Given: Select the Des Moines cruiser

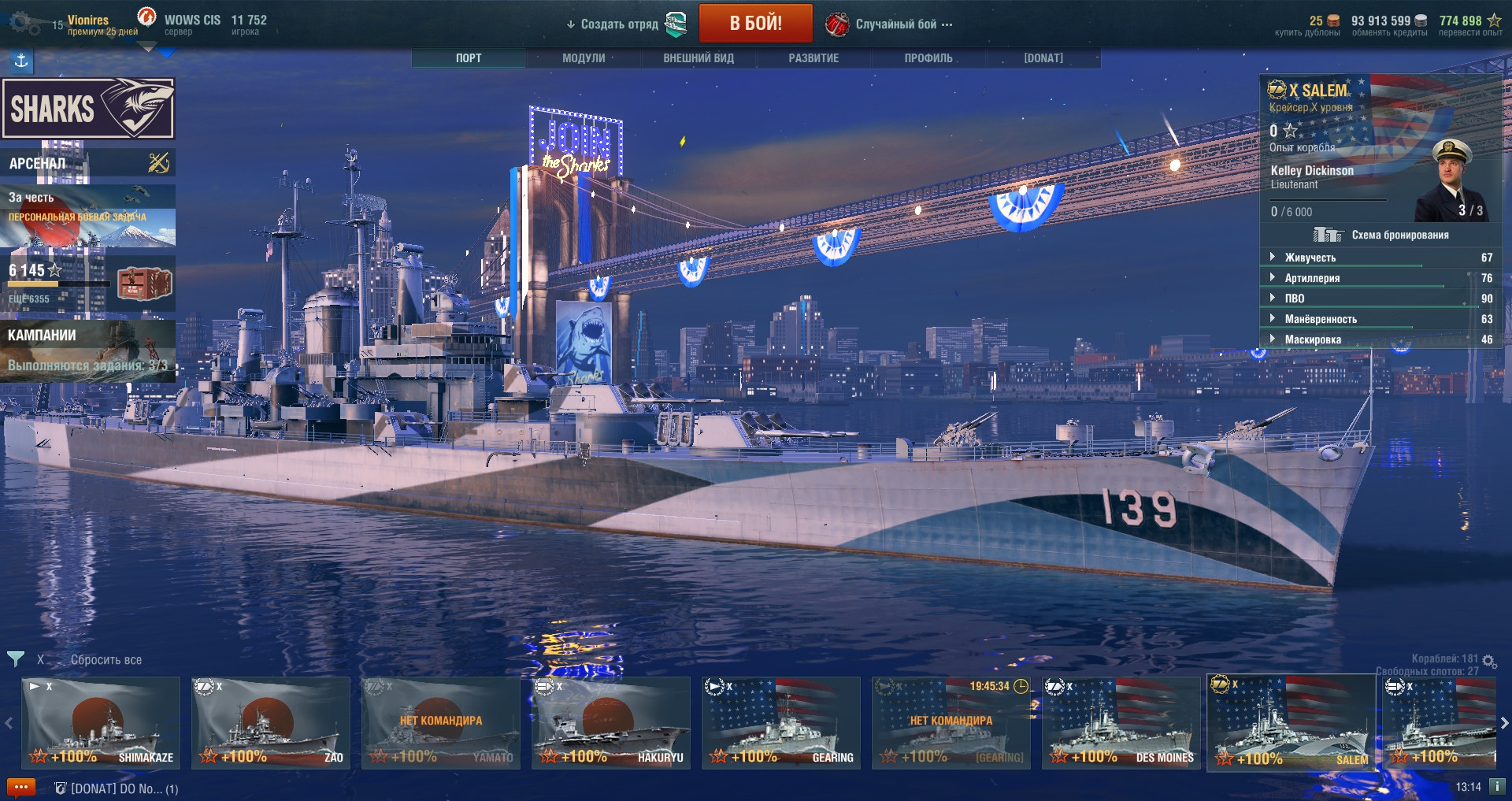Looking at the screenshot, I should (x=1121, y=723).
